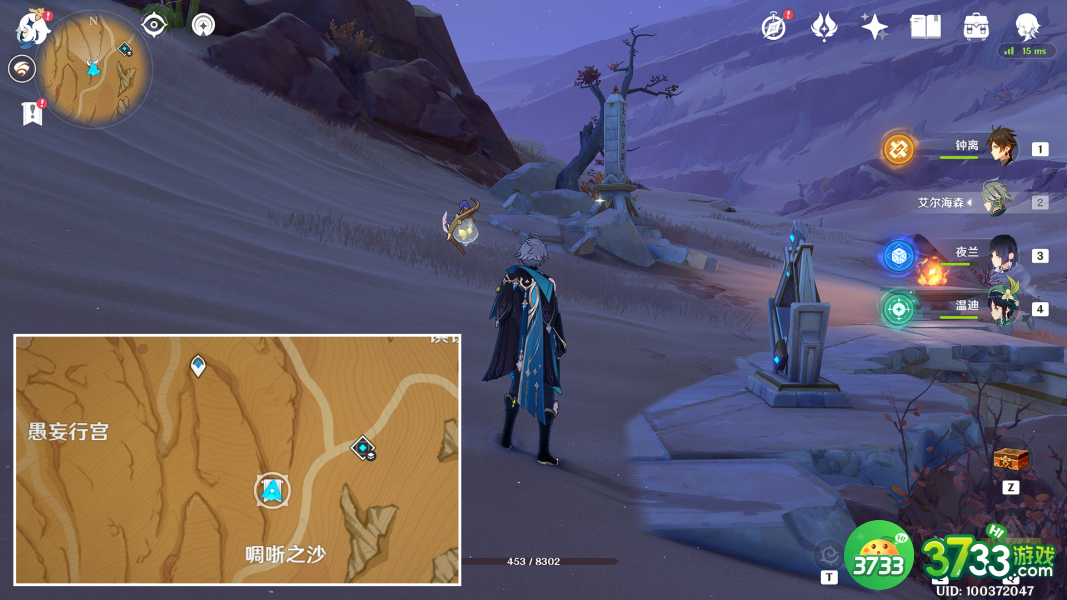Switch to party member 夜兰
Image resolution: width=1067 pixels, height=600 pixels.
[x=1000, y=255]
